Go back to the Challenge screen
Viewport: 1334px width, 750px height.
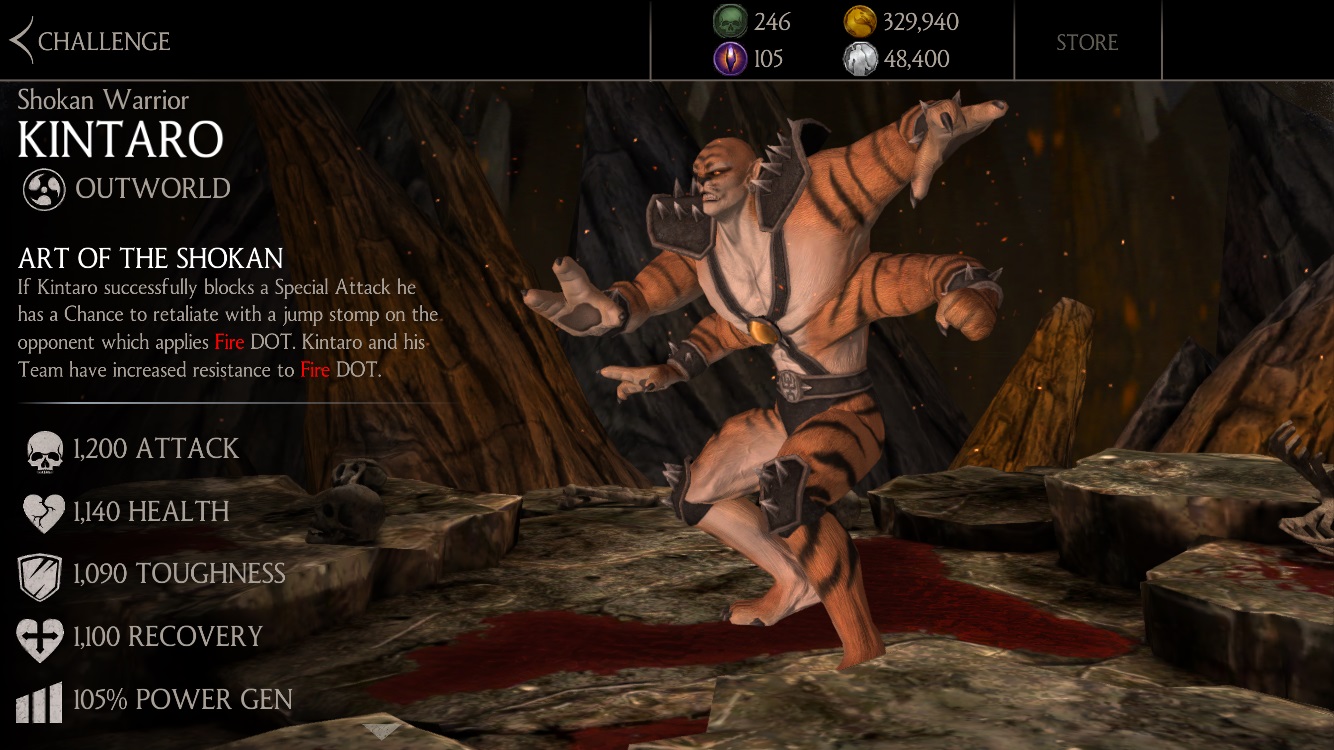pos(90,41)
